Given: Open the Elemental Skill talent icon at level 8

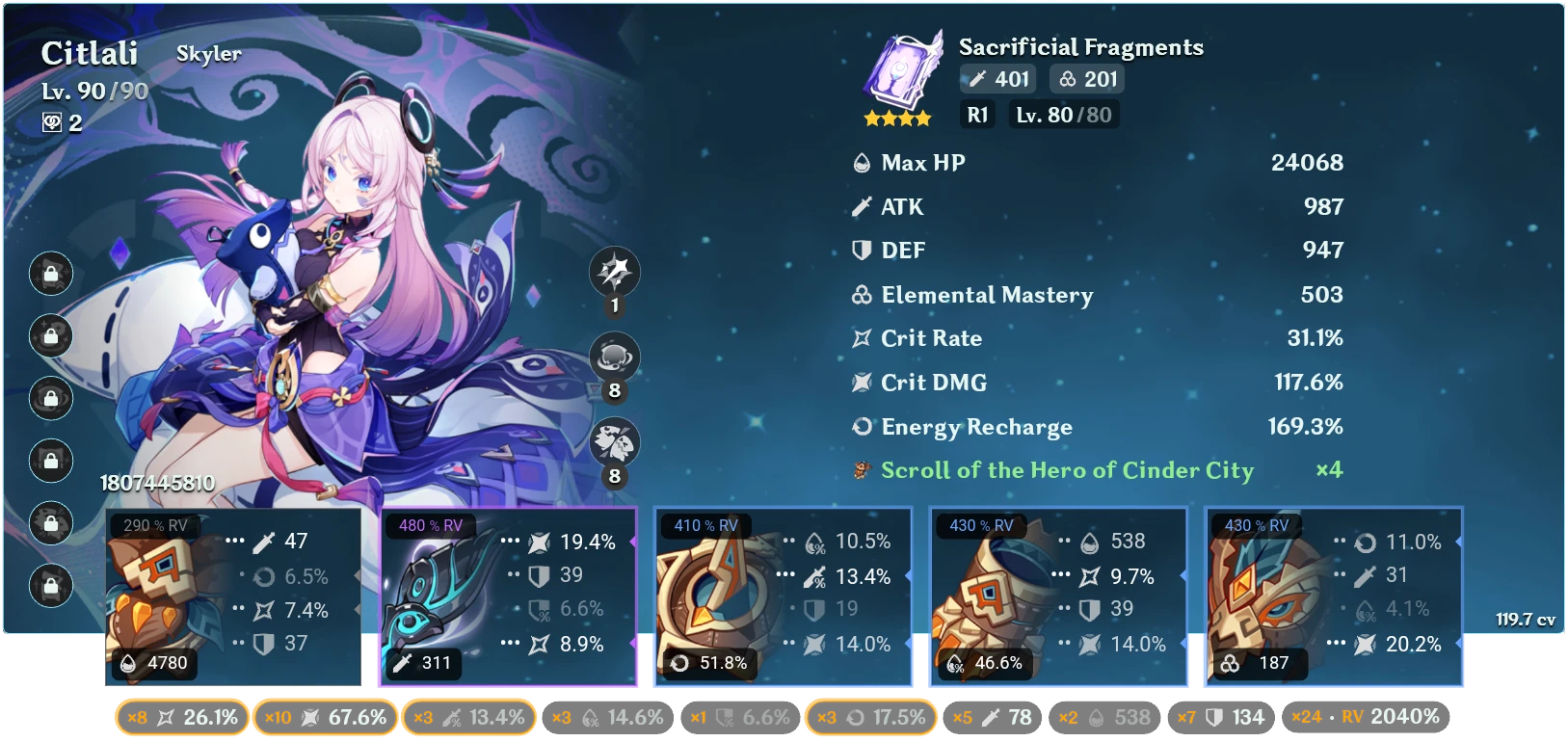Looking at the screenshot, I should click(x=614, y=357).
